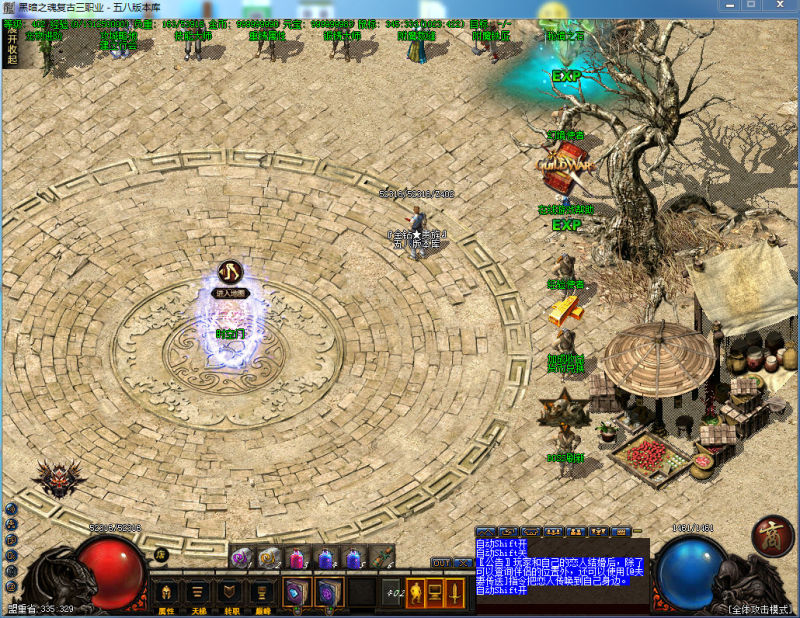800x618 pixels.
Task: Use the red potion in the hotbar
Action: point(296,558)
